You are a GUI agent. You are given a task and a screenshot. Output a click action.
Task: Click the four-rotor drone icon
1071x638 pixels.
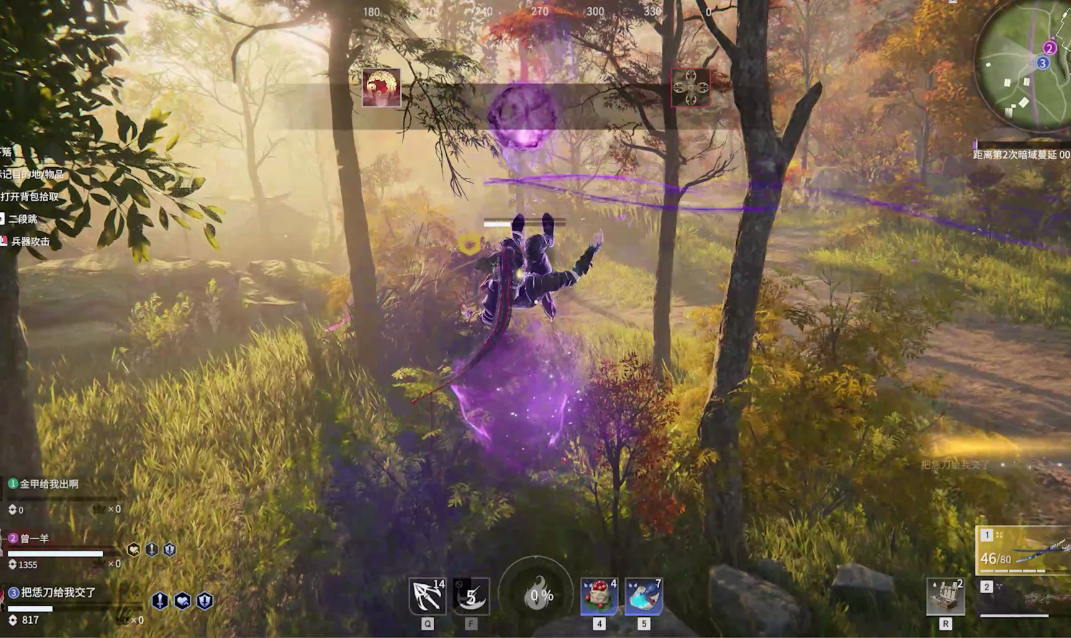690,88
